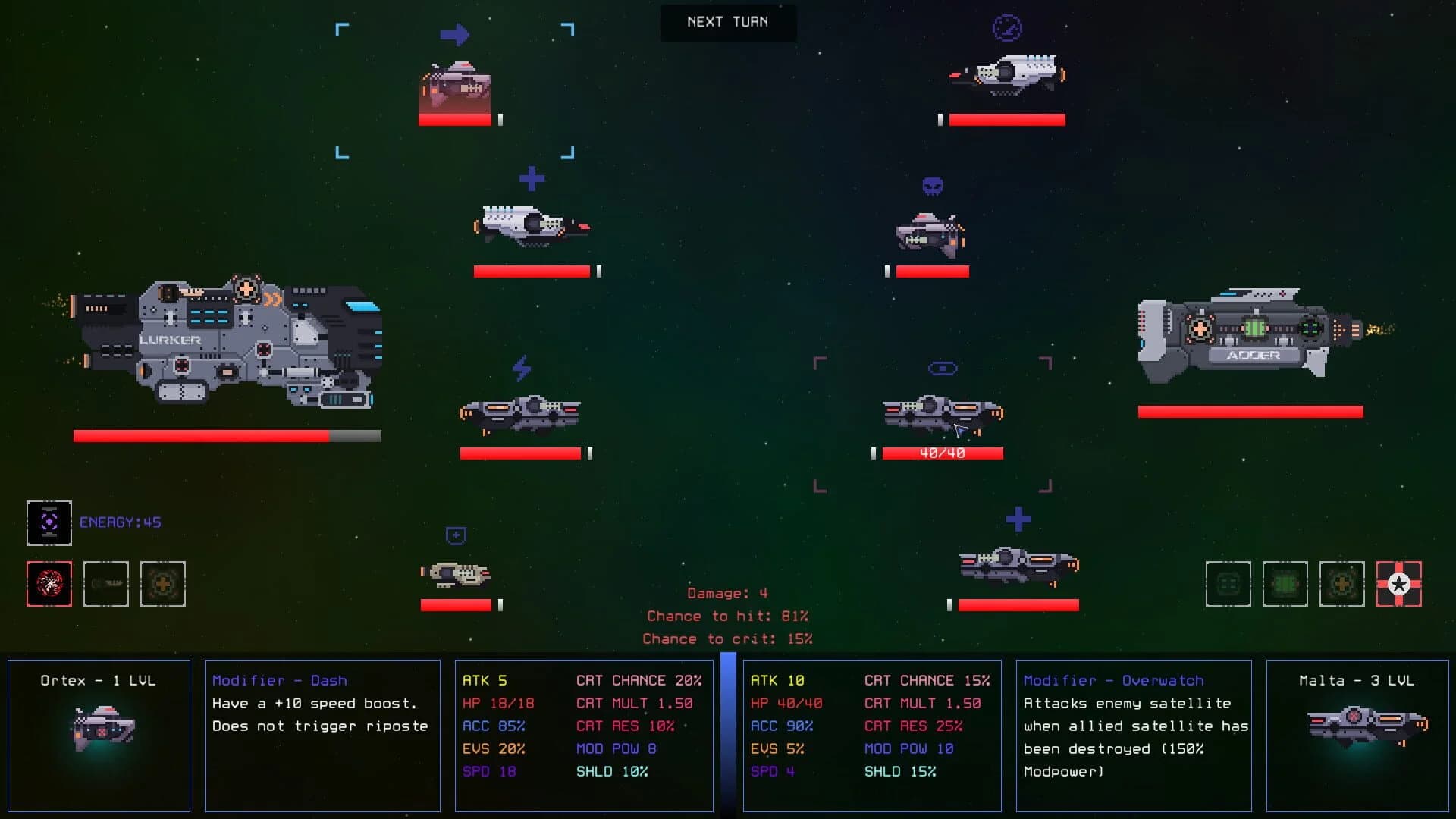Click the blue plus icon above the left frigate

[533, 178]
